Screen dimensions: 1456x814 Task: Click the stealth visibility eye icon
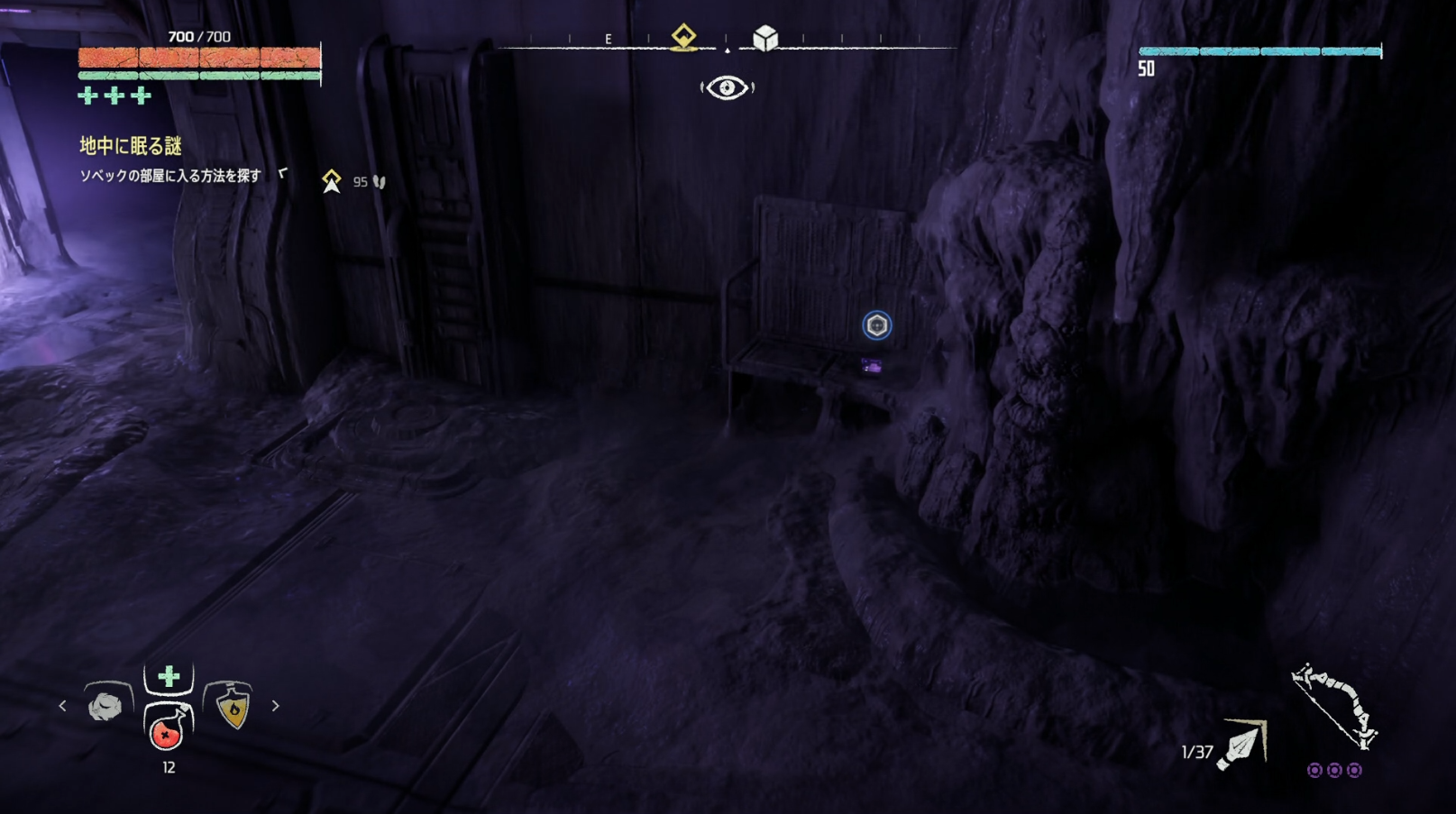pyautogui.click(x=727, y=87)
